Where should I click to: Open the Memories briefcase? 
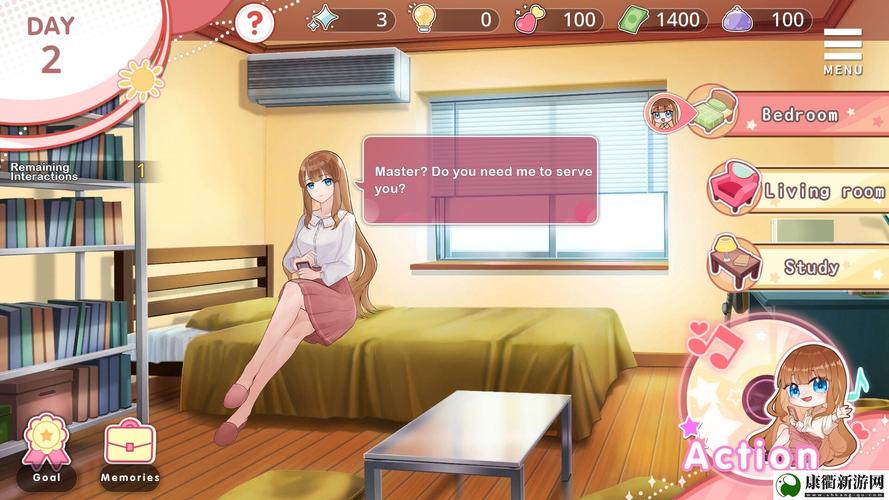[130, 448]
